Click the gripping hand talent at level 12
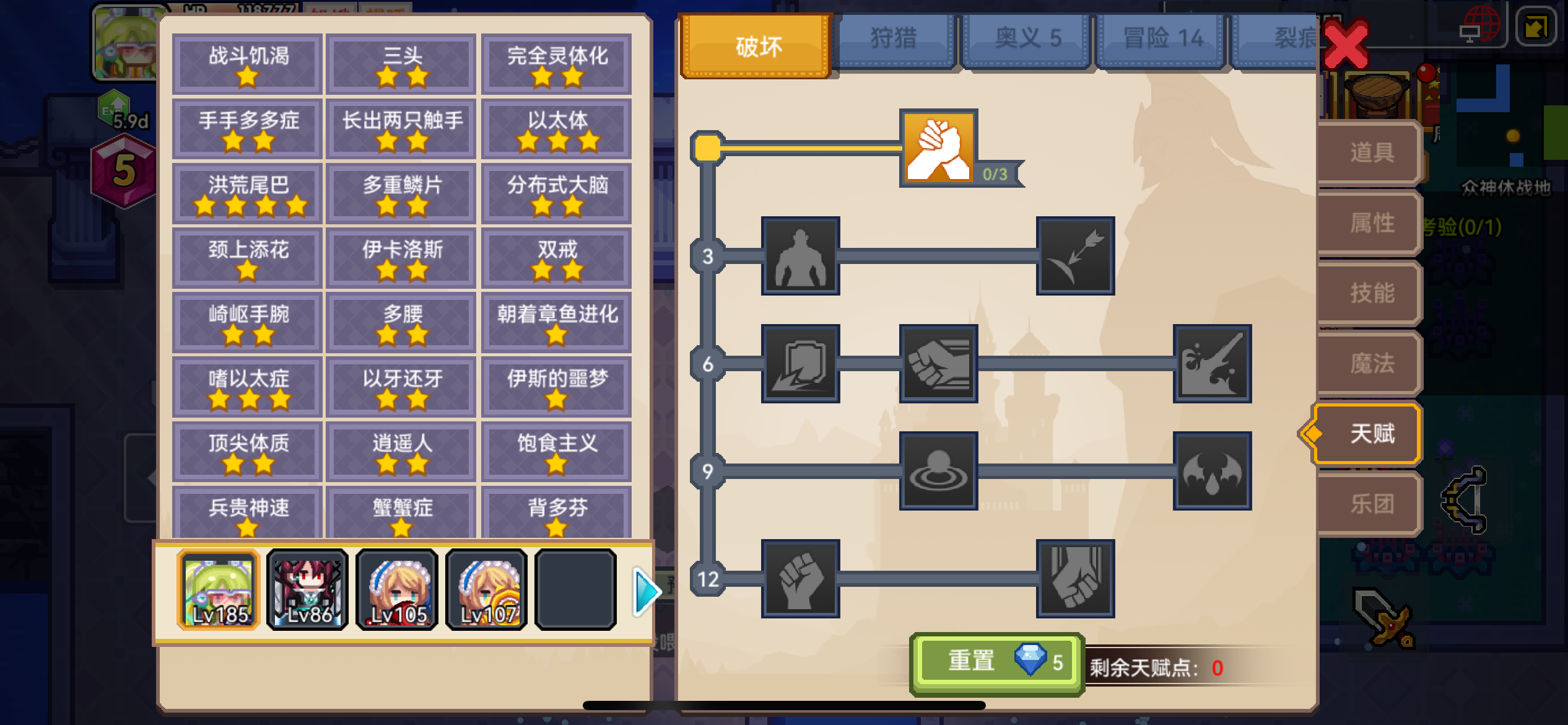This screenshot has height=725, width=1568. click(1076, 581)
